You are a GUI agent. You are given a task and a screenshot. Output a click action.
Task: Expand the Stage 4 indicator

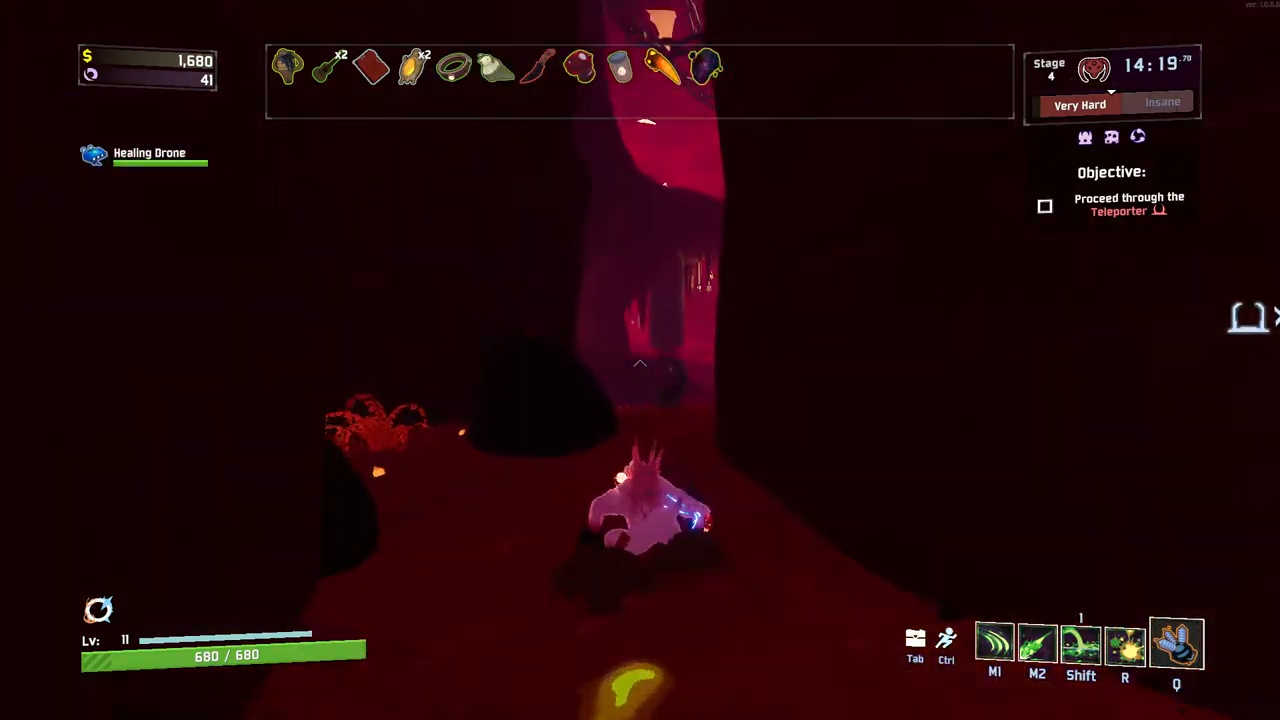click(1049, 69)
